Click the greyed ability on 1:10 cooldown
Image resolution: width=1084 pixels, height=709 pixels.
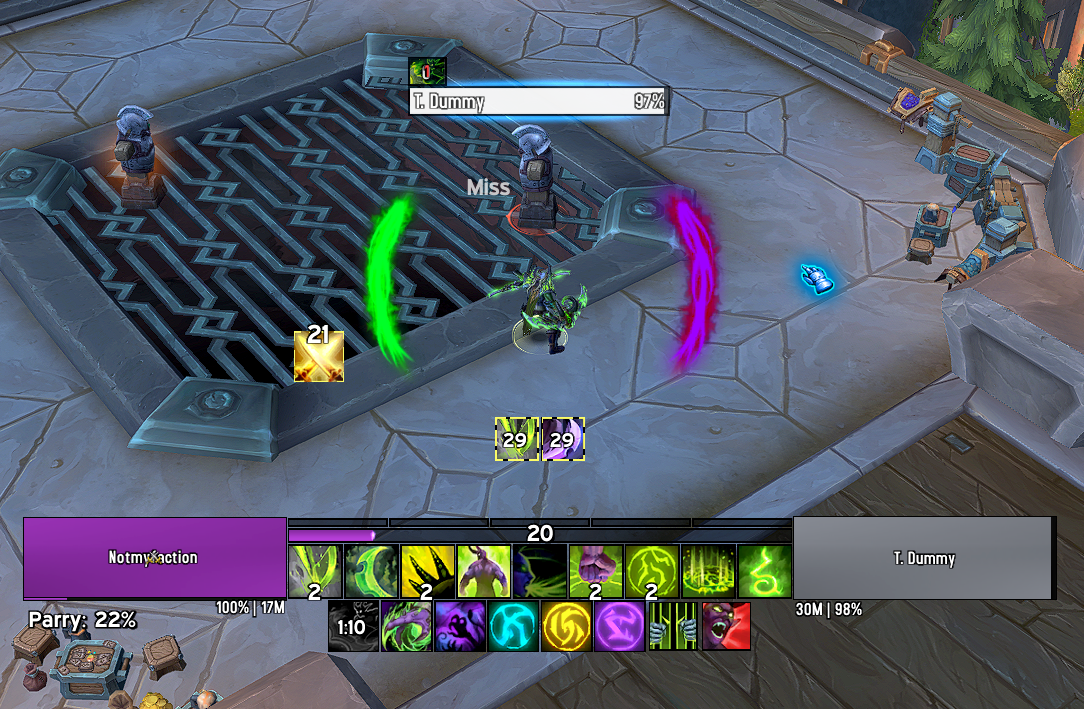pyautogui.click(x=353, y=626)
